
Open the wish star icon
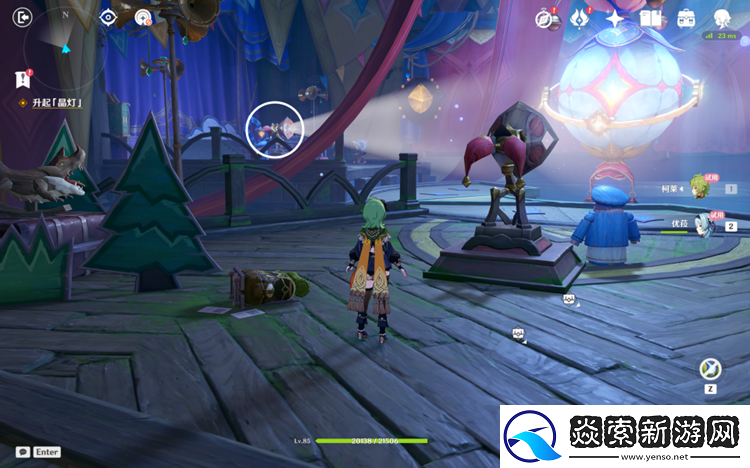(615, 18)
